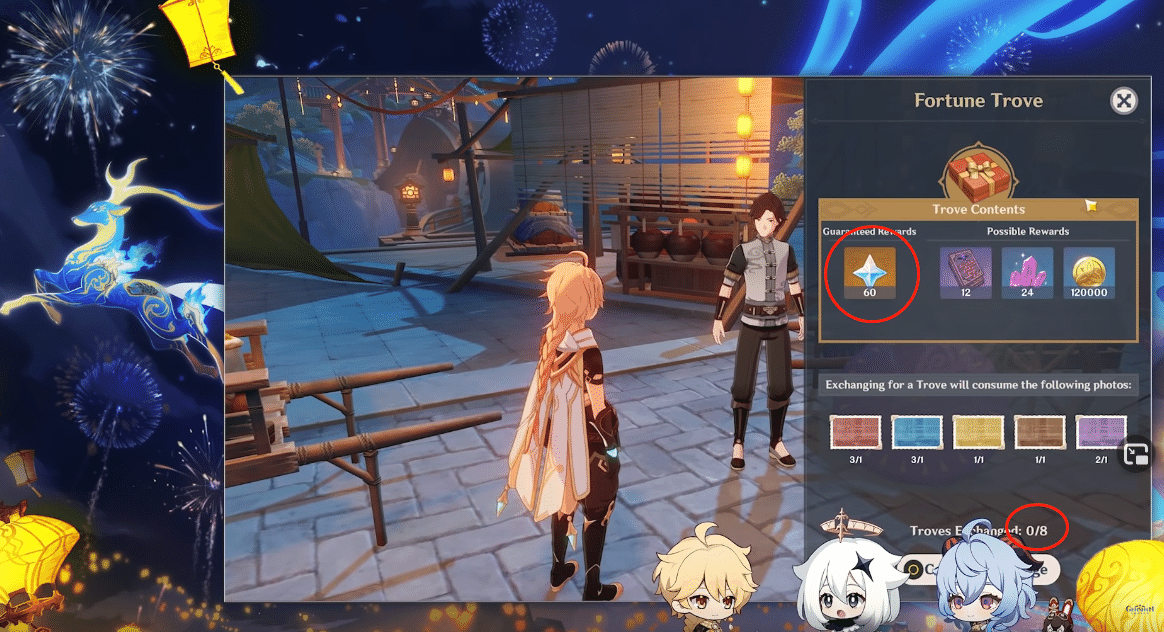The image size is (1164, 632).
Task: Close the Fortune Trove panel
Action: (1124, 100)
